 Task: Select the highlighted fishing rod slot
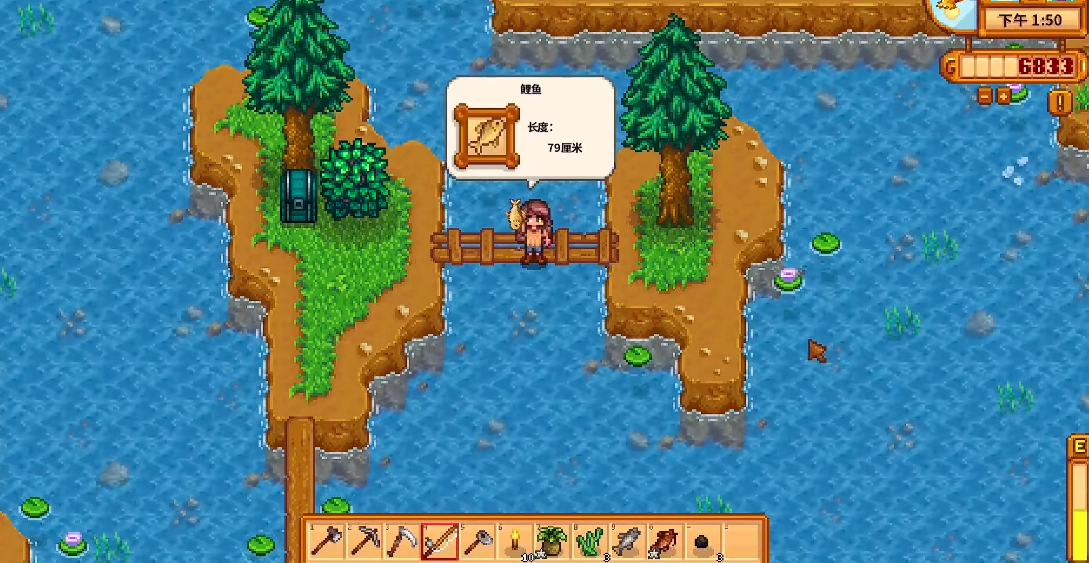point(440,541)
